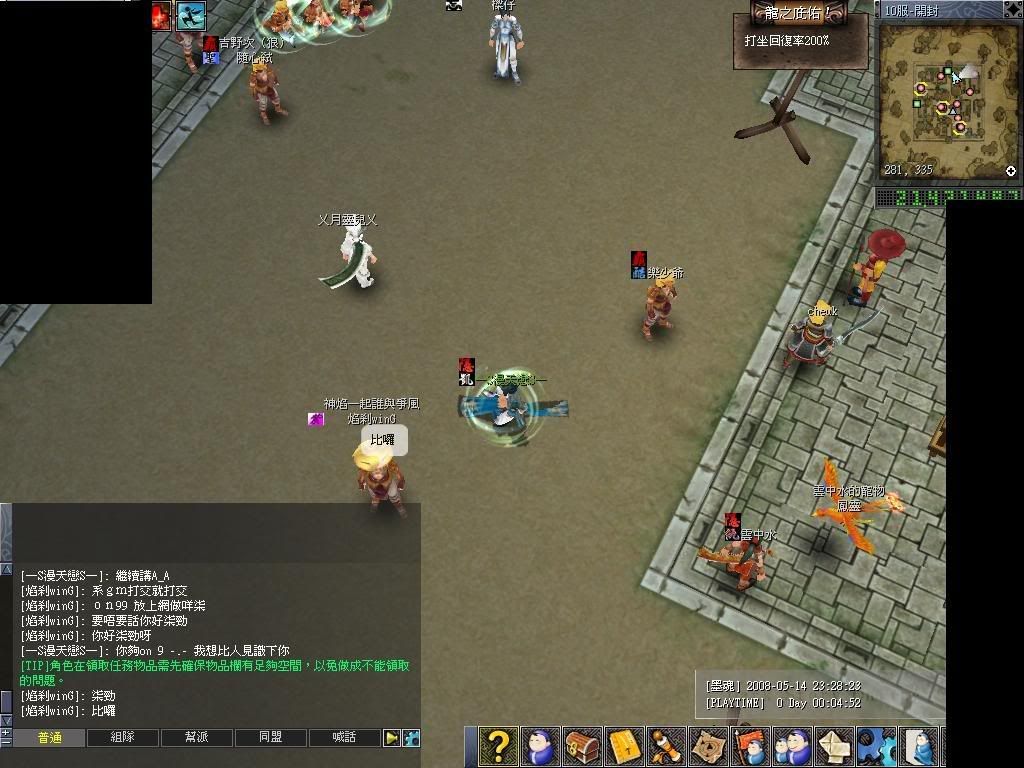The height and width of the screenshot is (768, 1024).
Task: Open system settings with the blue gears icon
Action: click(877, 746)
